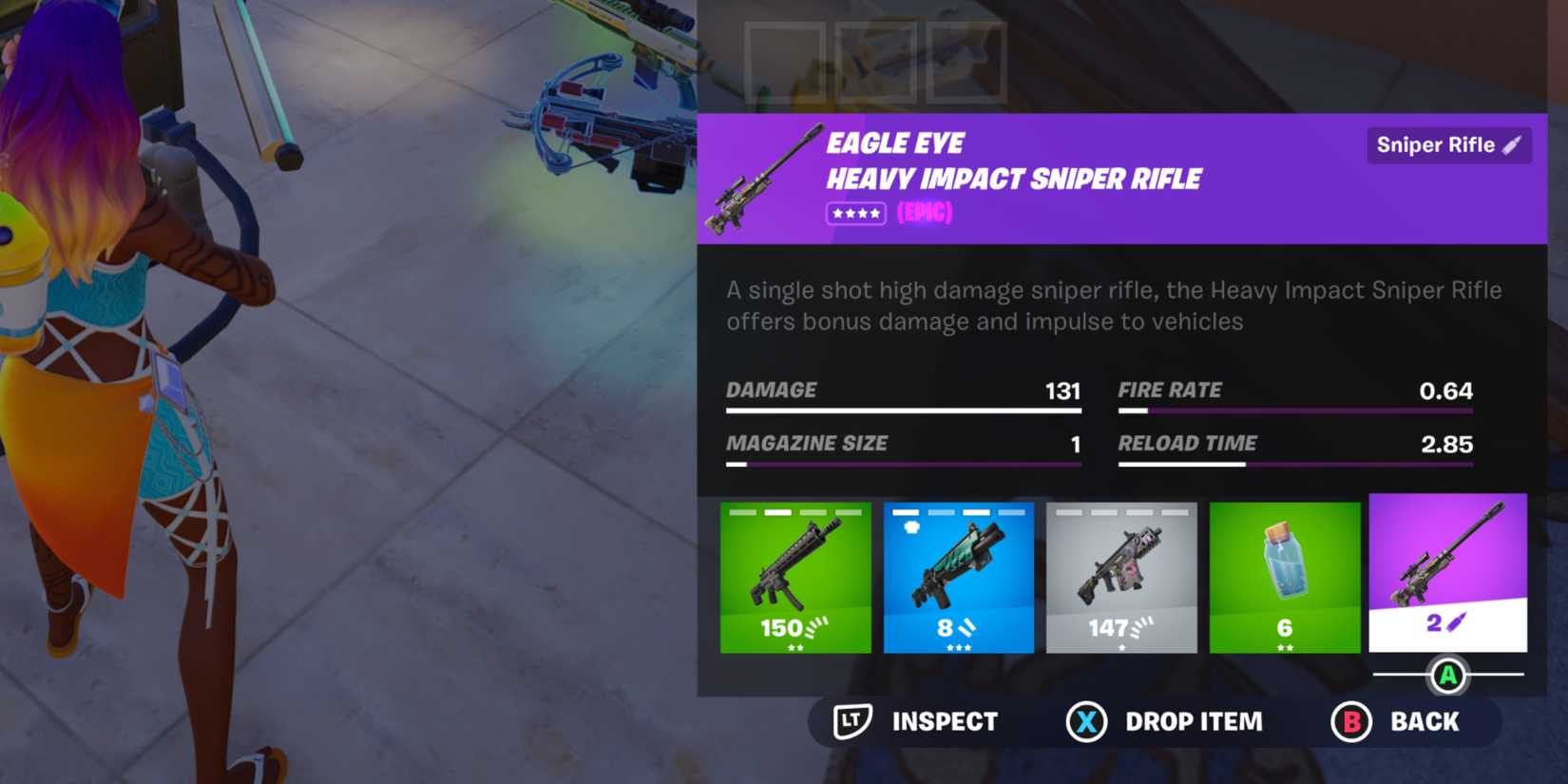1568x784 pixels.
Task: Click the Epic rarity label
Action: (925, 213)
